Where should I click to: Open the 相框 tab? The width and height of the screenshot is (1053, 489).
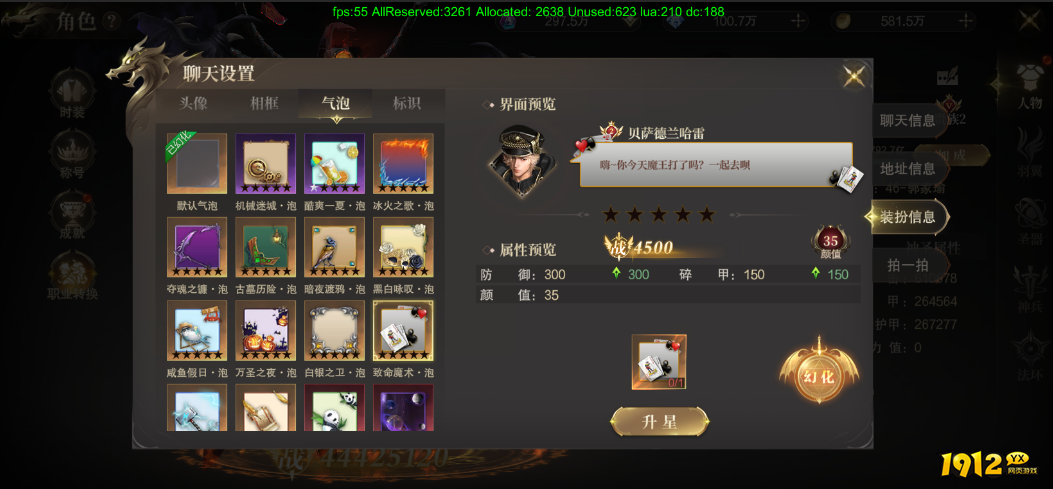coord(265,103)
